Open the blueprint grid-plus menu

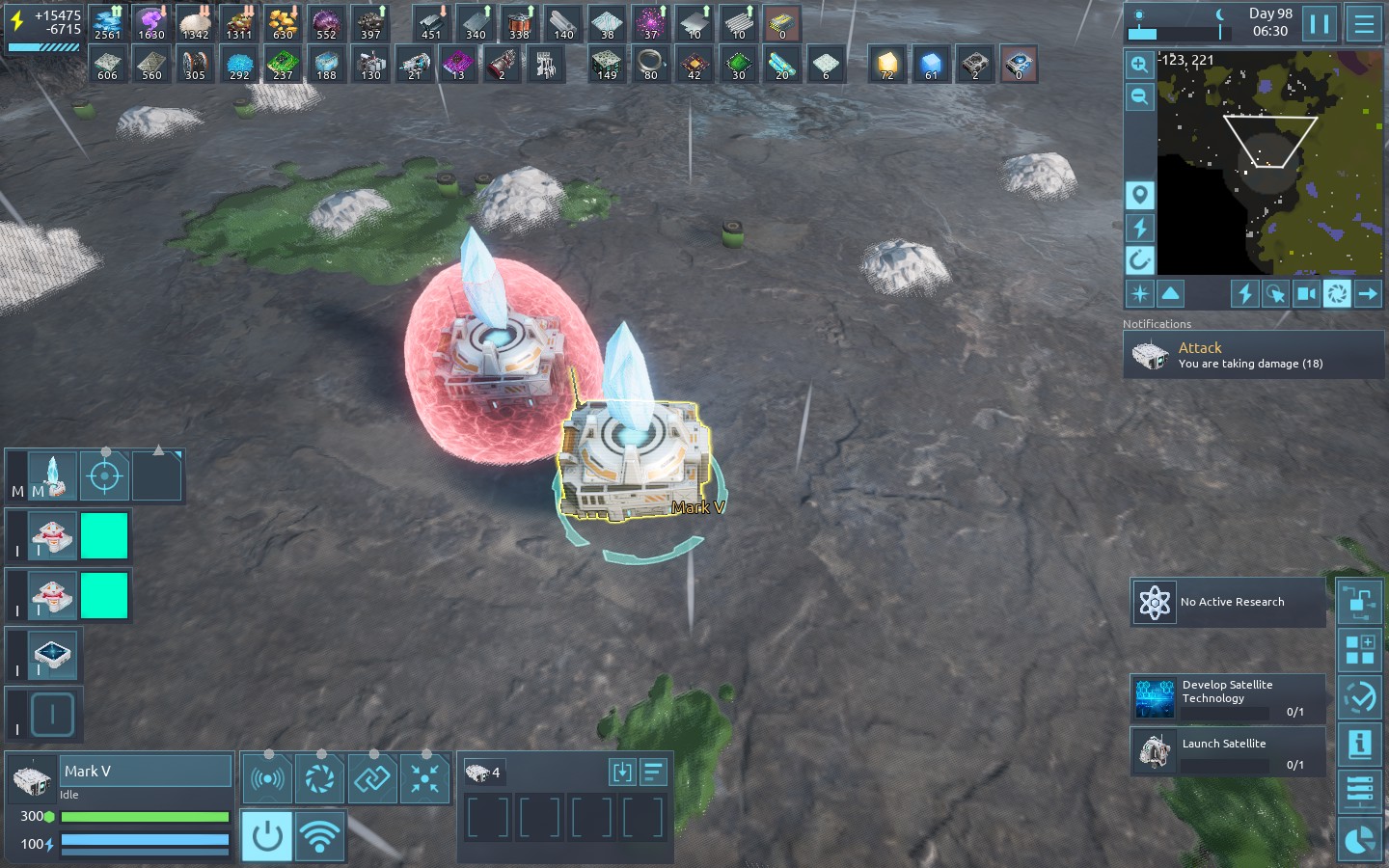[1360, 650]
